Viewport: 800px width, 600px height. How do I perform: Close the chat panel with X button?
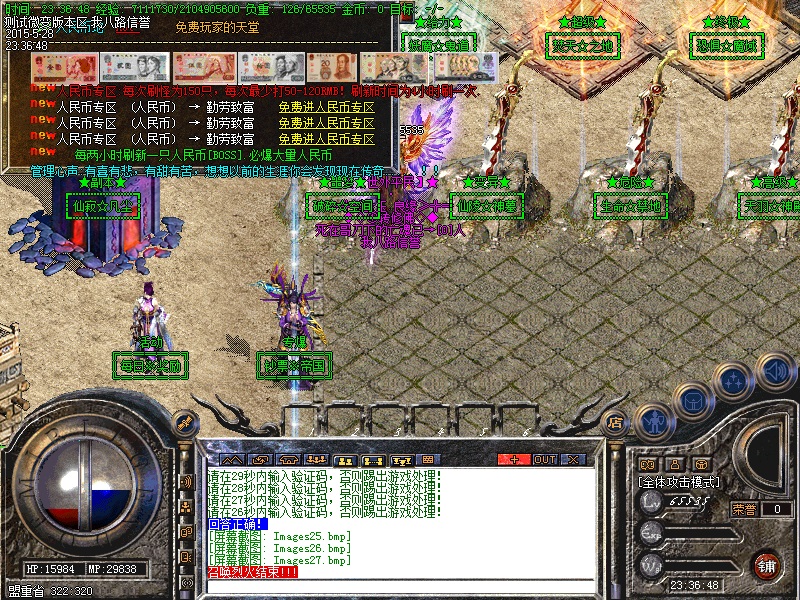point(573,459)
